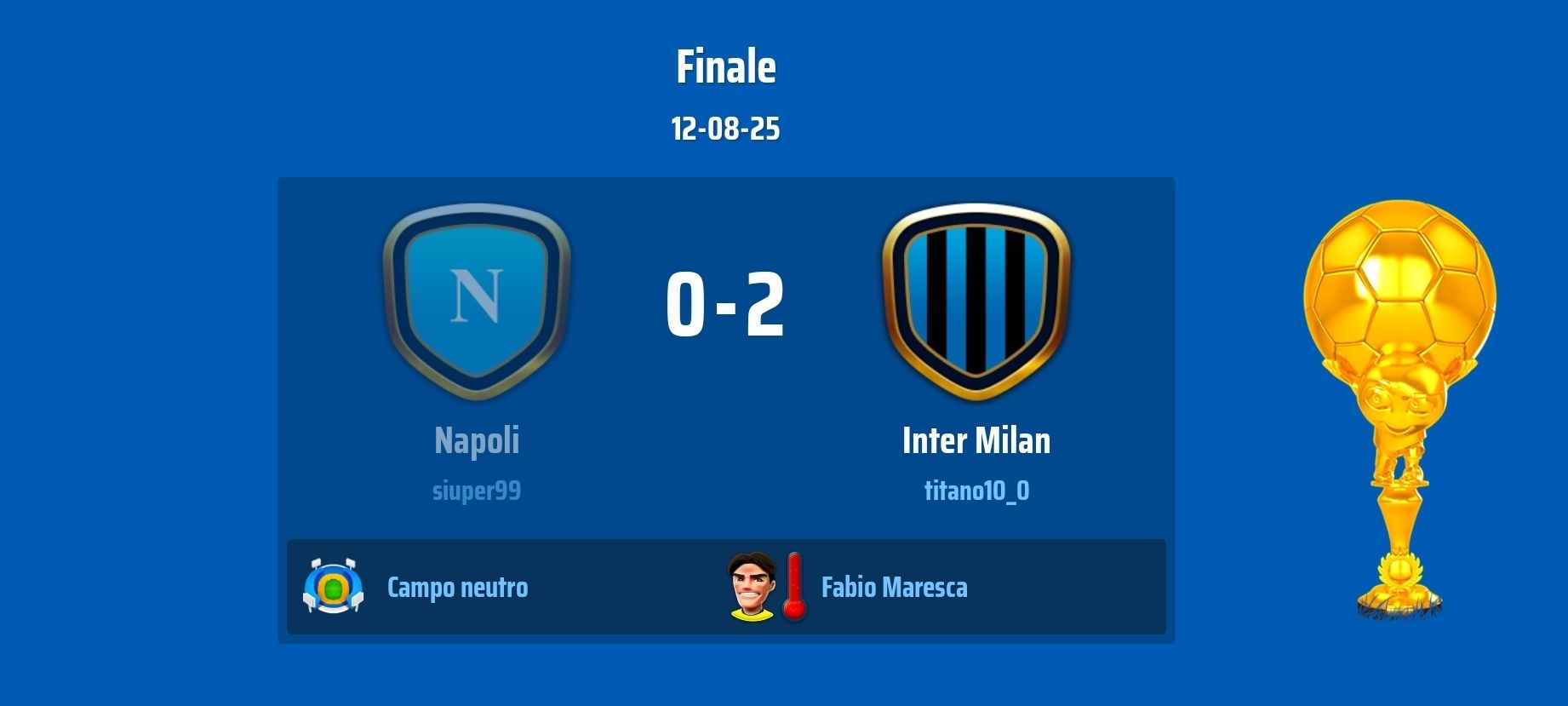1568x706 pixels.
Task: Show referee Fabio Maresca's details
Action: click(x=894, y=588)
